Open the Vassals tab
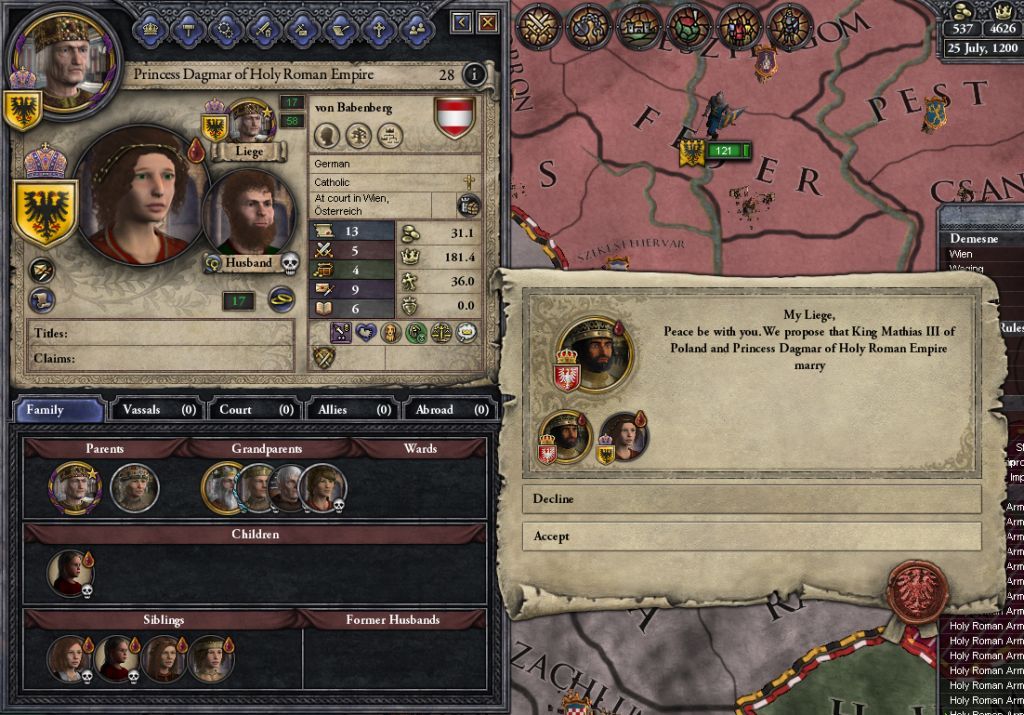Image resolution: width=1024 pixels, height=715 pixels. (x=157, y=410)
